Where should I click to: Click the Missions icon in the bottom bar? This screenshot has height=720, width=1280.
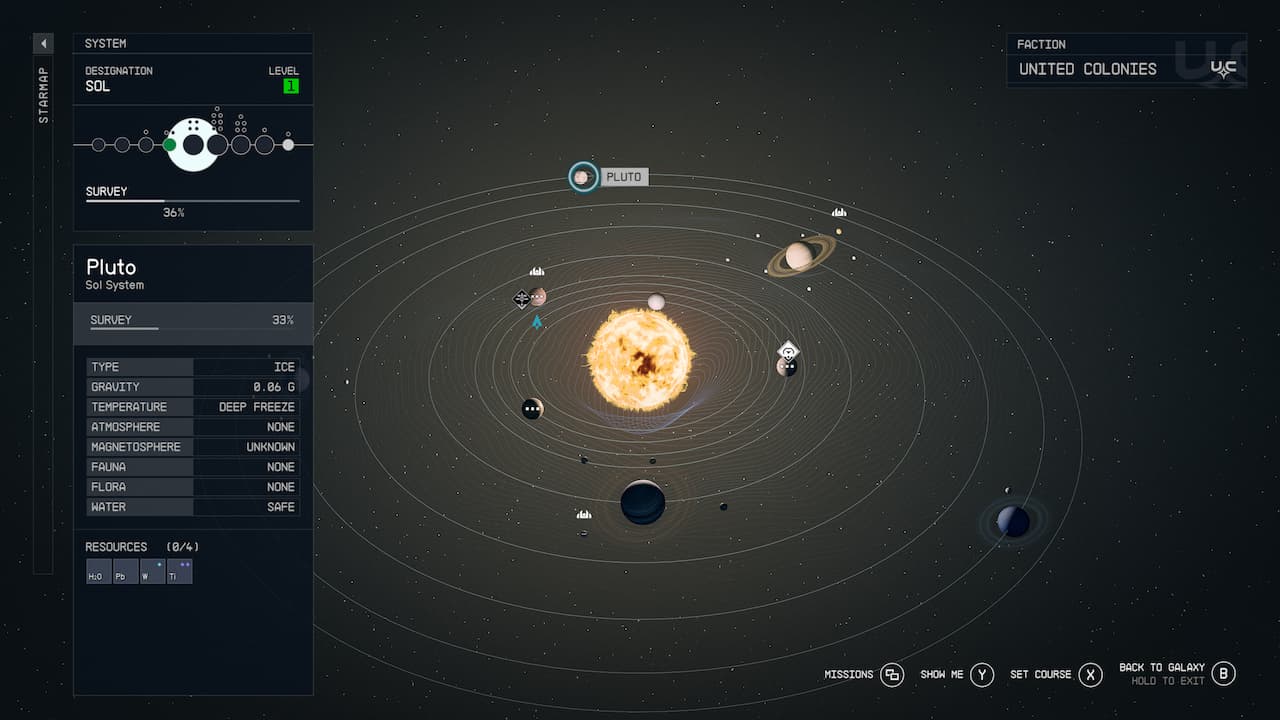pos(893,675)
